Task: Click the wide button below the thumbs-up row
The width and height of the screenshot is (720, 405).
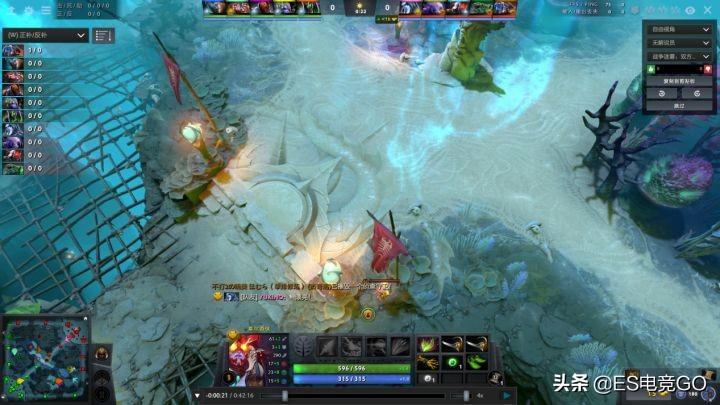Action: (680, 80)
